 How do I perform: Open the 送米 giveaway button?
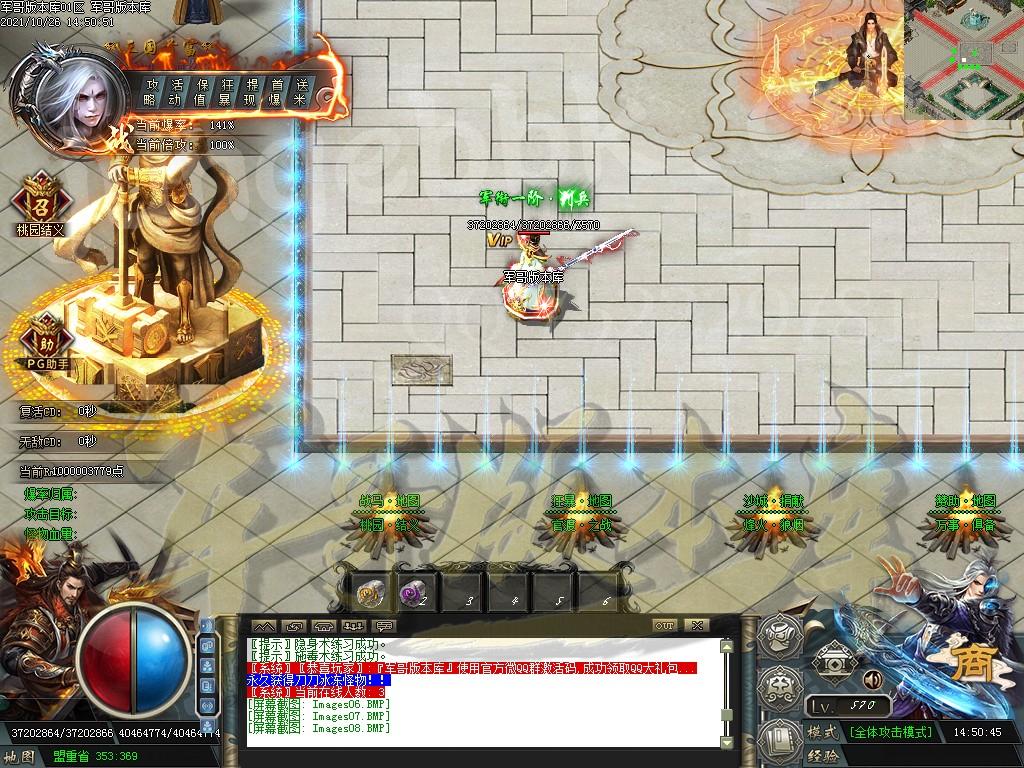click(x=301, y=92)
